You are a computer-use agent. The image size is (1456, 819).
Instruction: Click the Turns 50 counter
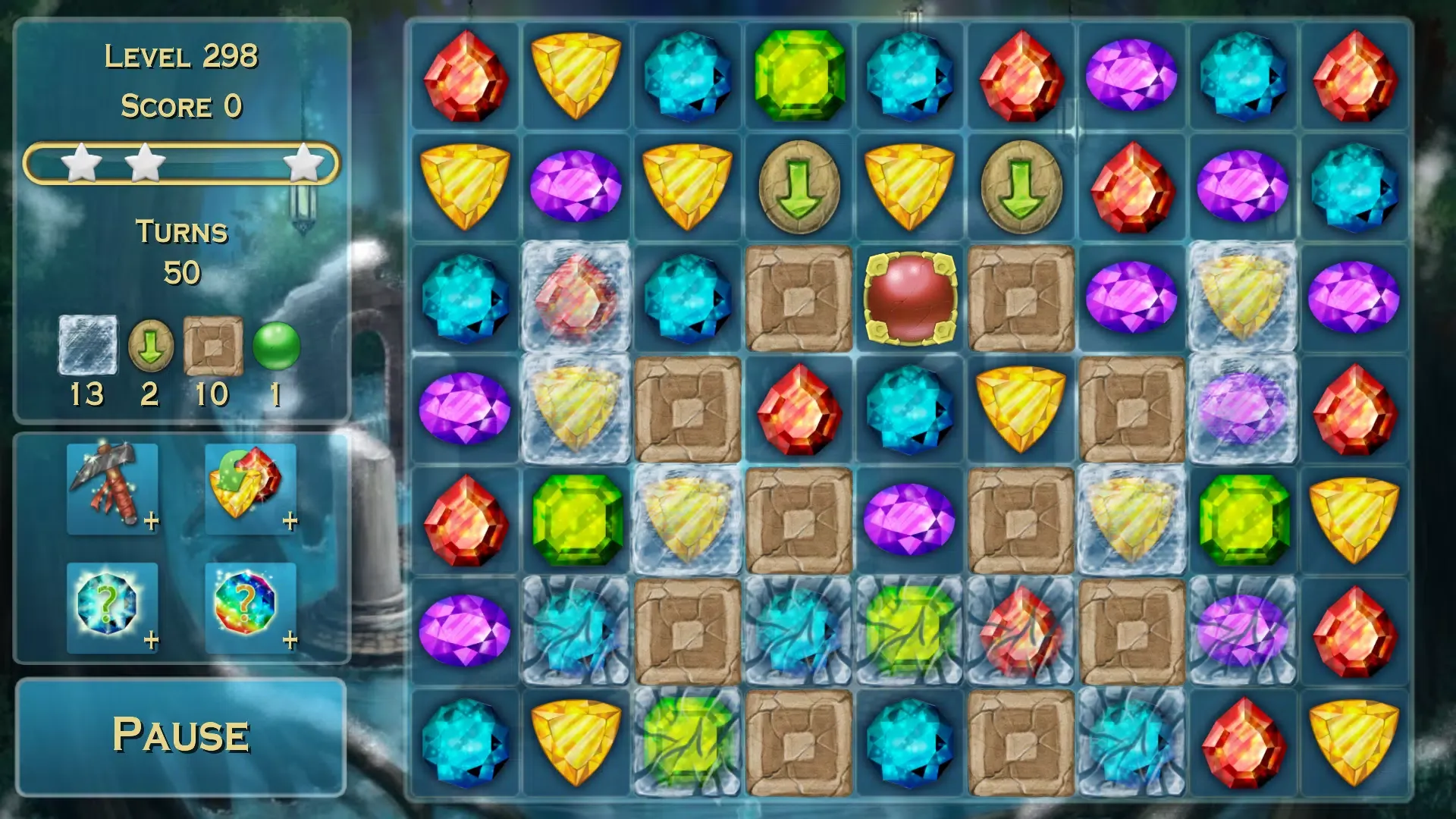[x=181, y=250]
